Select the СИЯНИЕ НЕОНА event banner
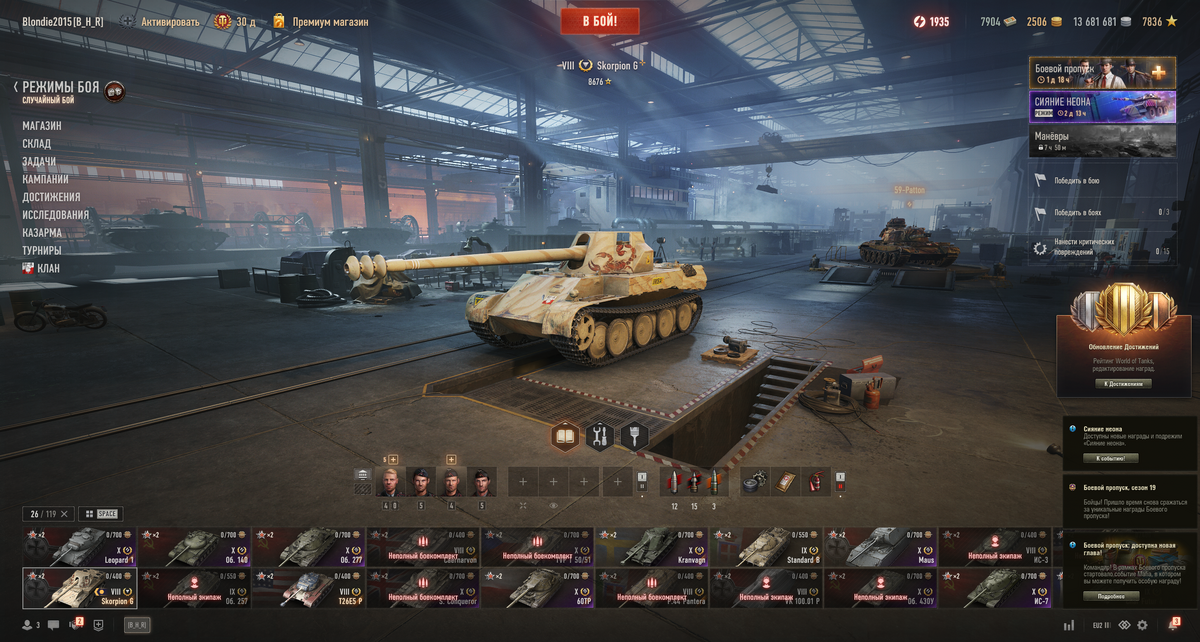Screen dimensions: 1200x642 click(1102, 106)
